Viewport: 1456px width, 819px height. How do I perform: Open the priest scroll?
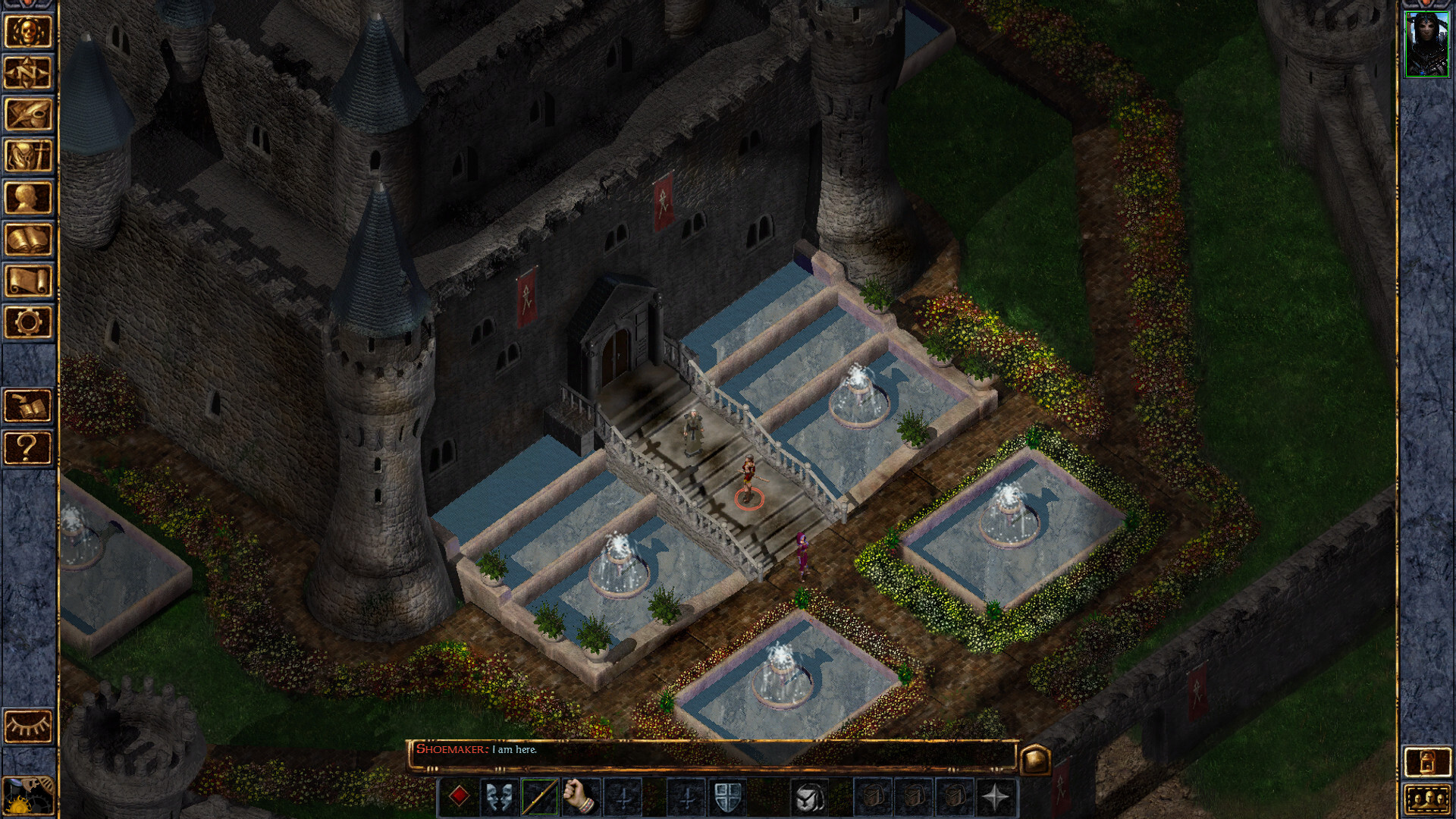(x=28, y=281)
